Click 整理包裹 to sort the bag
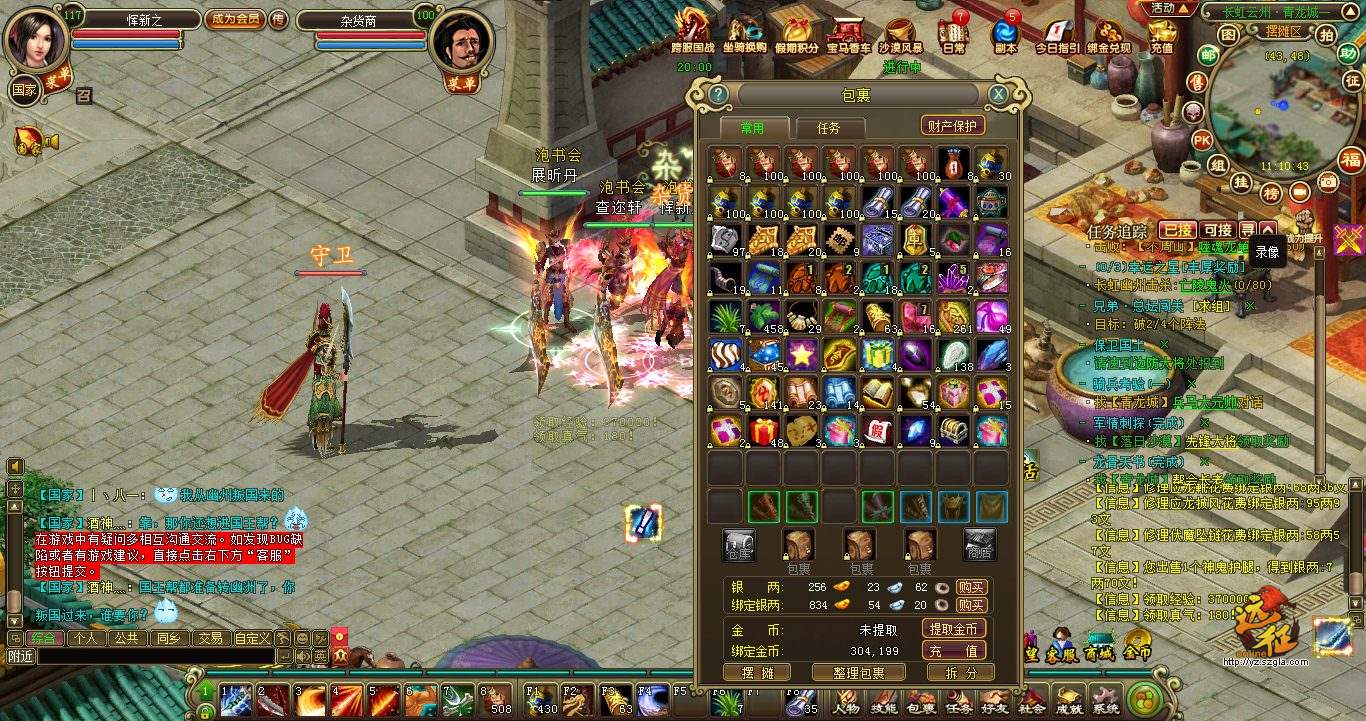The height and width of the screenshot is (721, 1366). point(849,673)
